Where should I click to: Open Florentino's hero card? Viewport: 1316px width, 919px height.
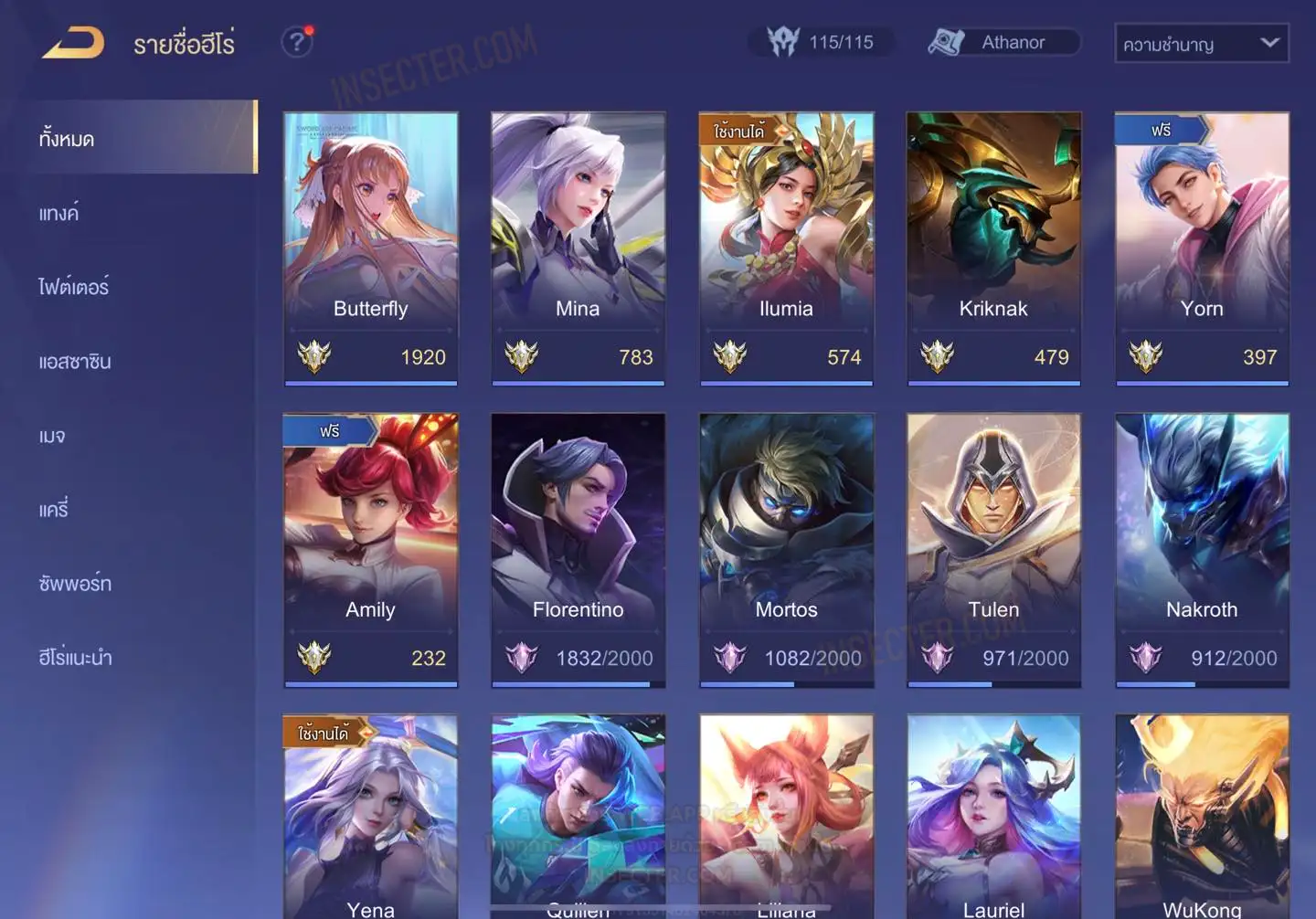coord(578,549)
